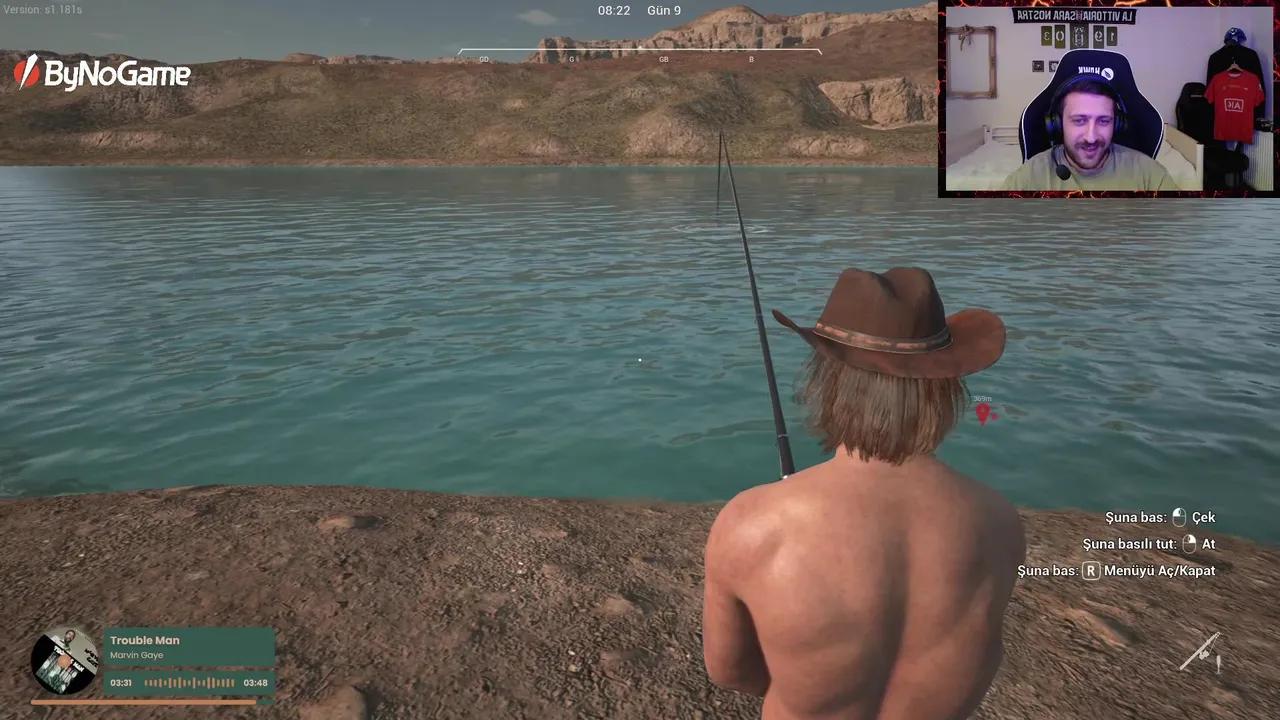Select the "Trouble Man" song title
This screenshot has height=720, width=1280.
(x=145, y=640)
